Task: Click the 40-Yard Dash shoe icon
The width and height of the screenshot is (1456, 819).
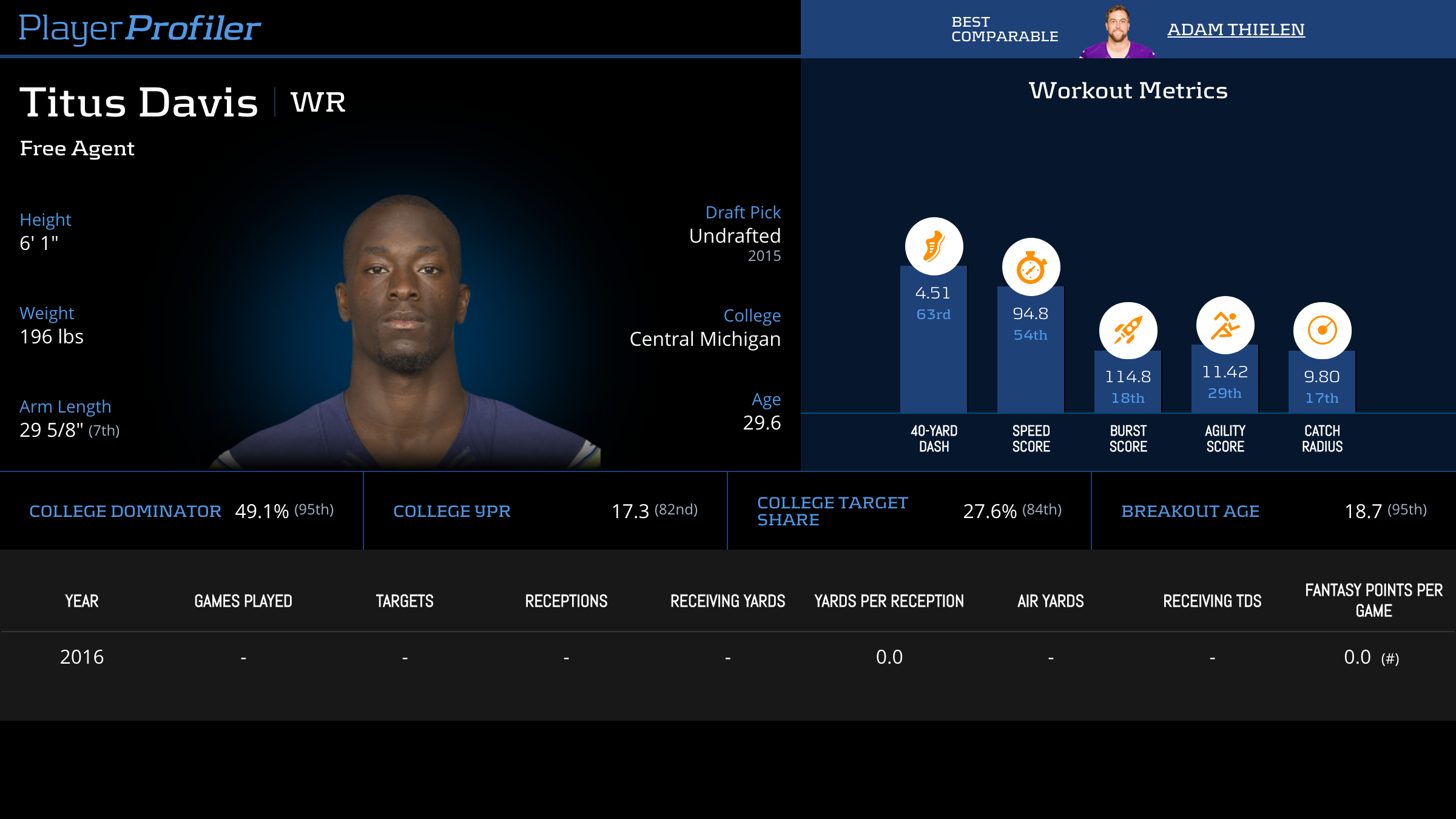Action: click(934, 246)
